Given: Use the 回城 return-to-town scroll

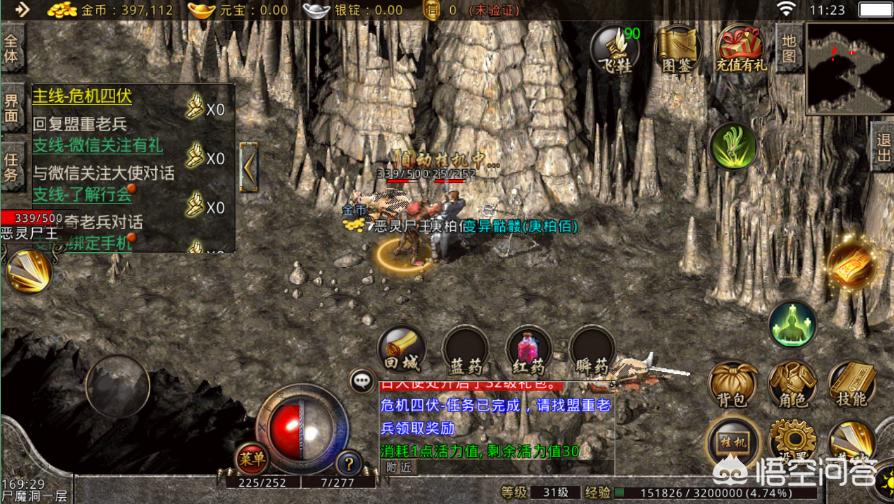Looking at the screenshot, I should click(x=402, y=351).
